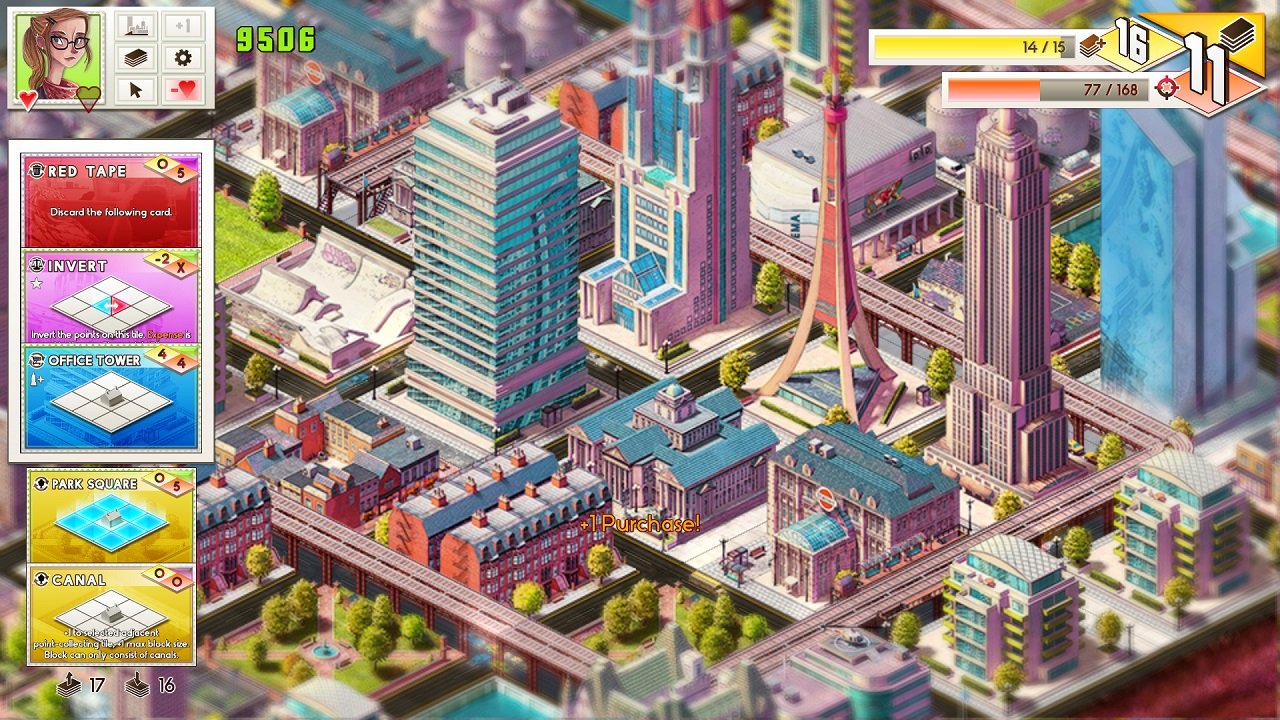Screen dimensions: 1280x720
Task: Select the cursor tool icon
Action: (x=135, y=89)
